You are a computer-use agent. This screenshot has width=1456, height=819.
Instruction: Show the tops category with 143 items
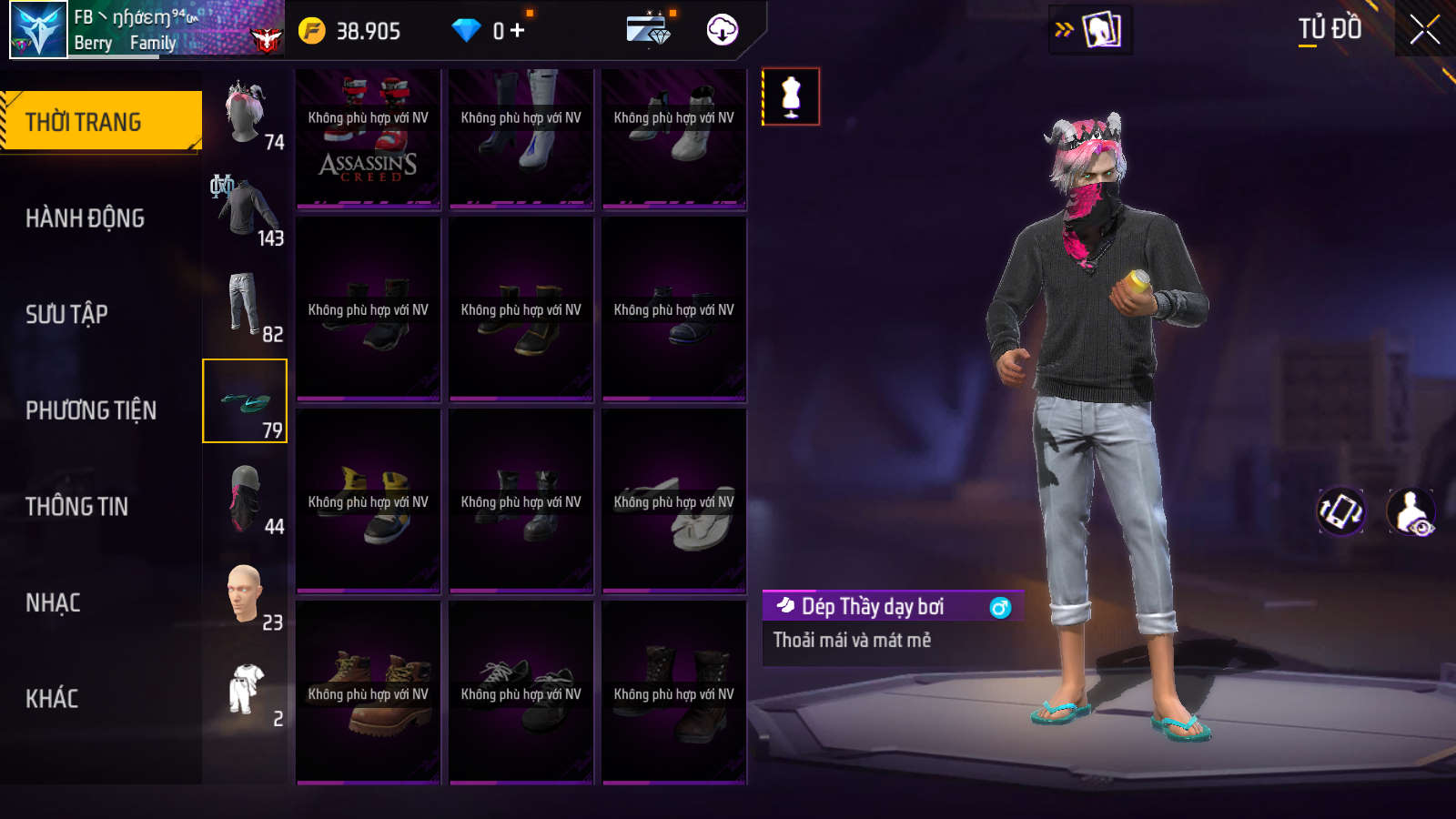tap(245, 209)
